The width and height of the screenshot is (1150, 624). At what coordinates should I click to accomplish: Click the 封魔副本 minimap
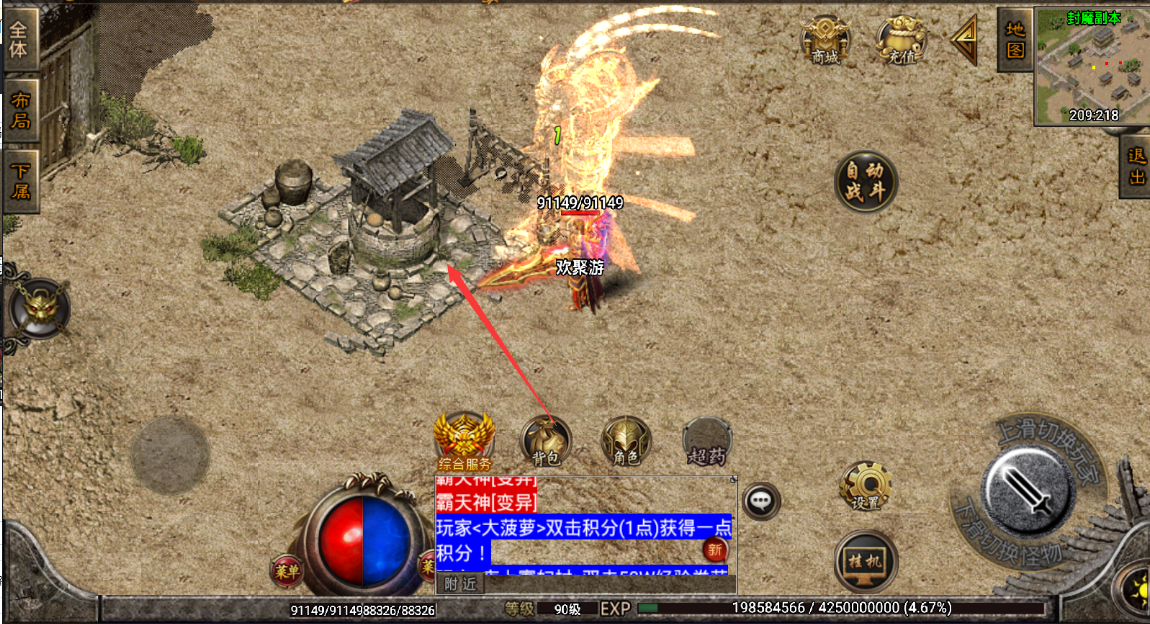pyautogui.click(x=1091, y=66)
